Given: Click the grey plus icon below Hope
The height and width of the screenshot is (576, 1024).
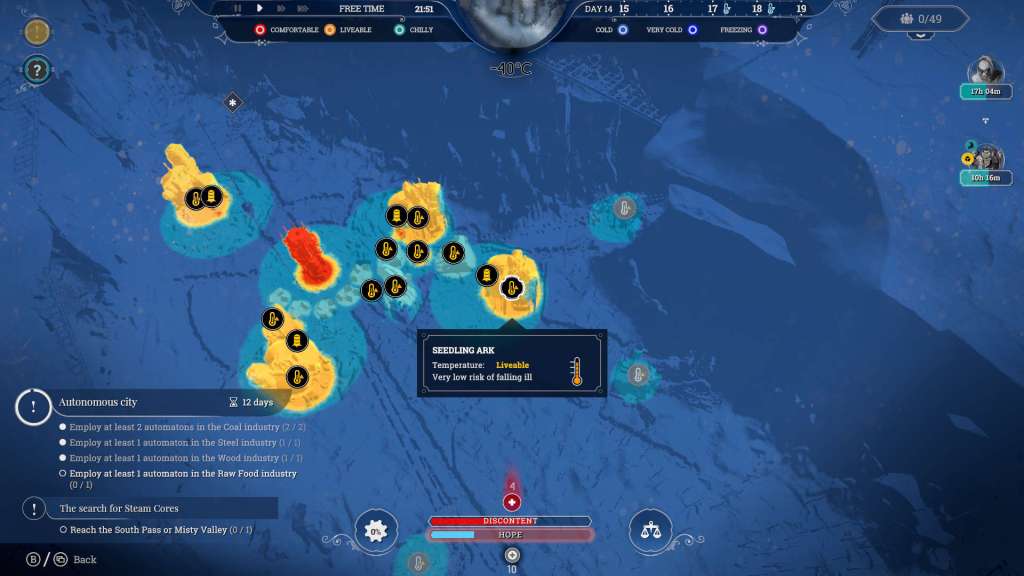Looking at the screenshot, I should [x=512, y=555].
